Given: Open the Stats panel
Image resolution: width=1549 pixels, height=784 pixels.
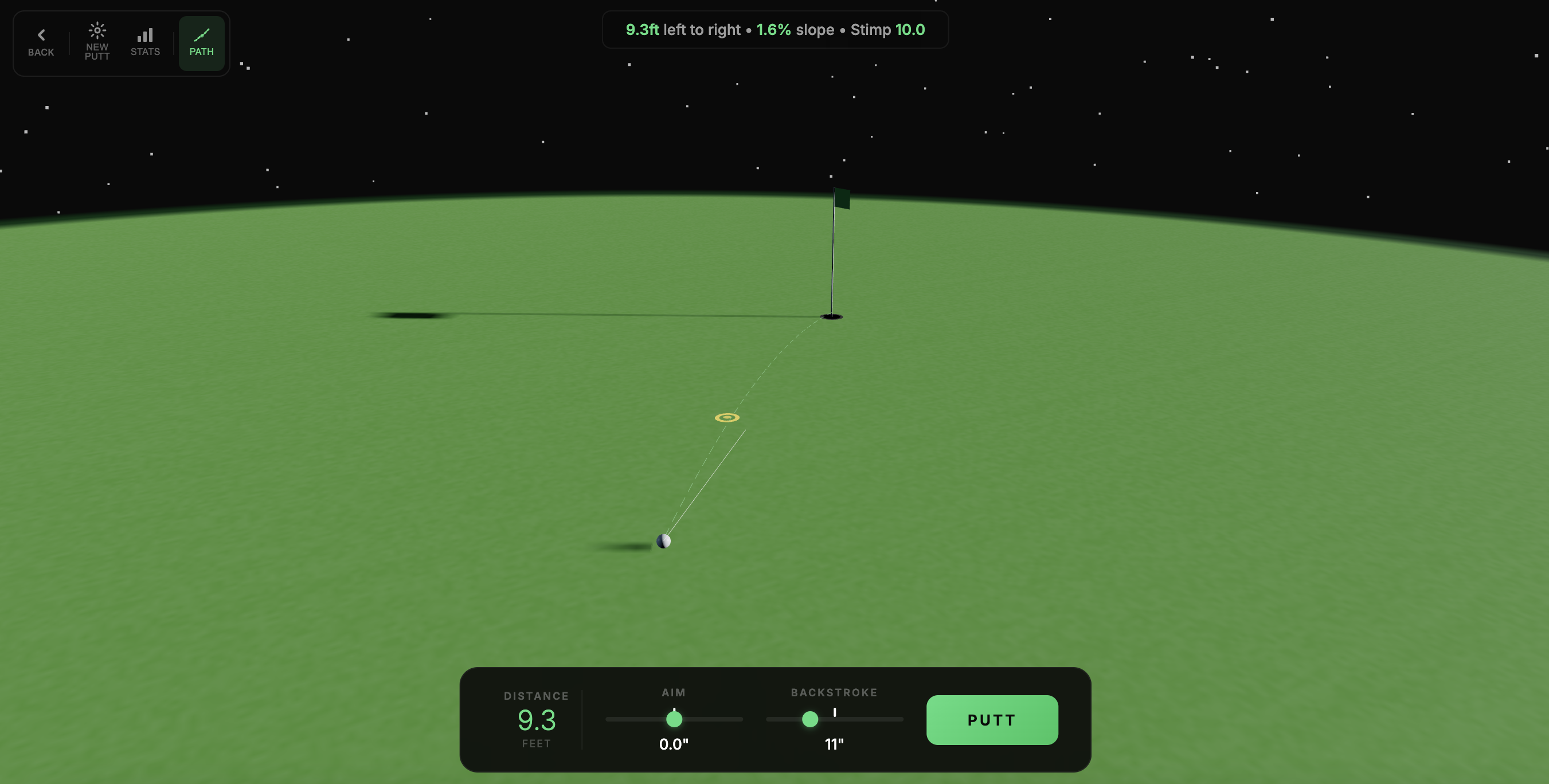Looking at the screenshot, I should (x=145, y=42).
